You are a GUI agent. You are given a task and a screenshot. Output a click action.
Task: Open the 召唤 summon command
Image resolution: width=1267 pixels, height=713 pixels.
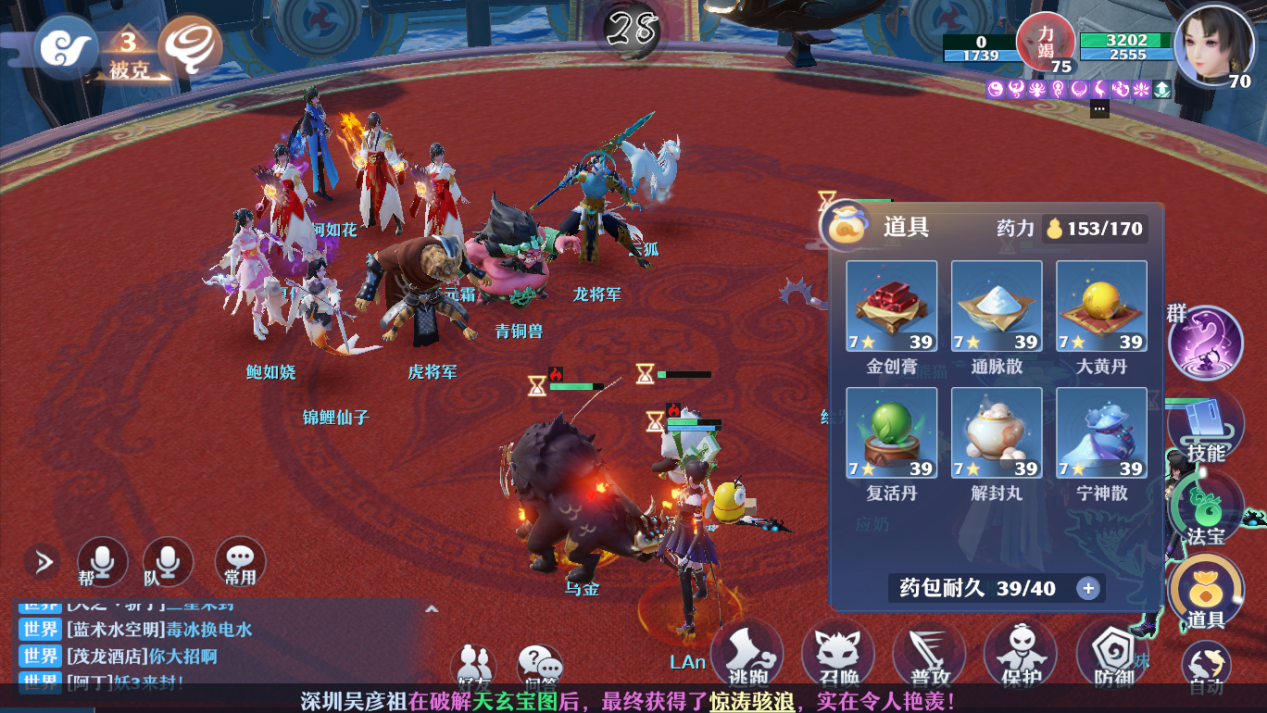[x=838, y=655]
